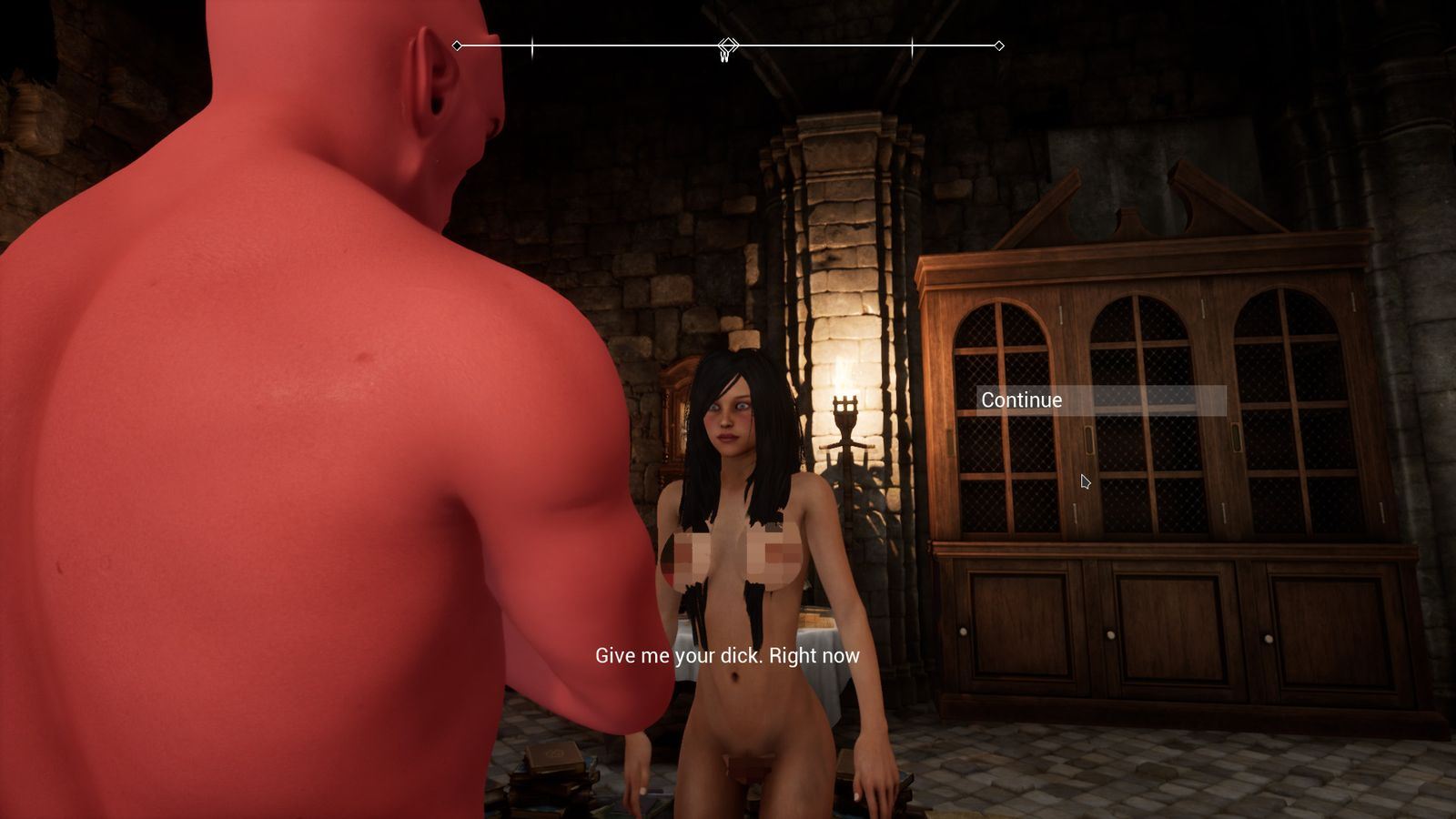Click the mouse cursor arrow near the cabinet
1456x819 pixels.
(x=1085, y=481)
